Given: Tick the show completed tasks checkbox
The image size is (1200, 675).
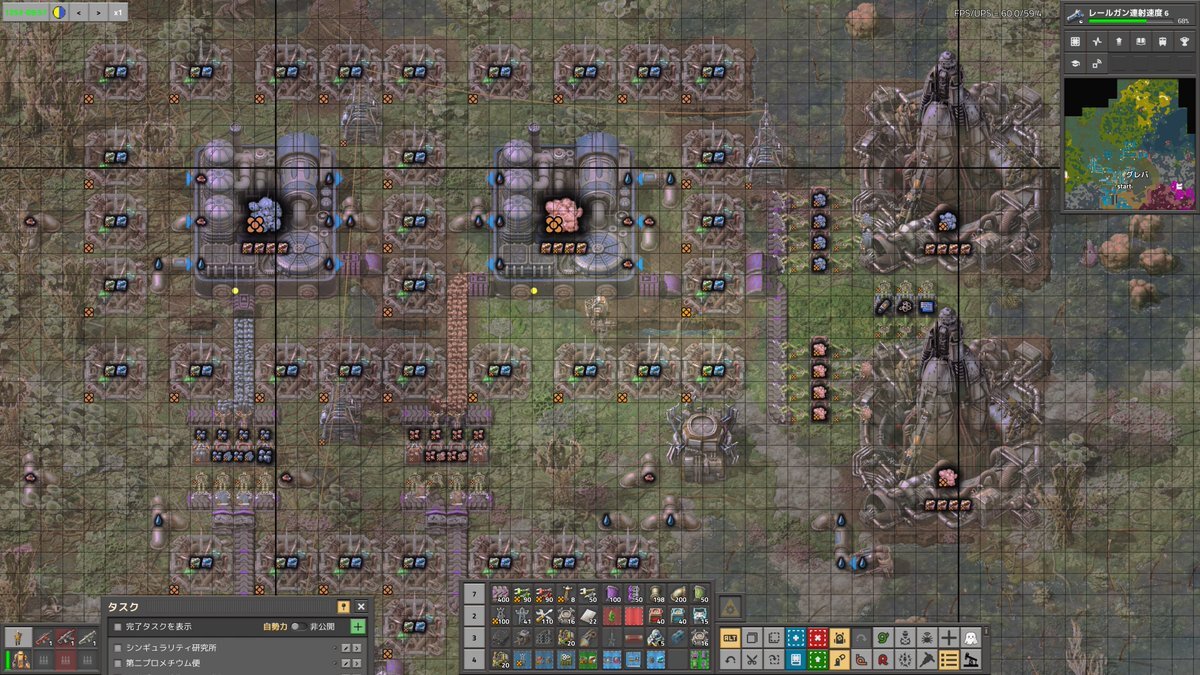Looking at the screenshot, I should 117,627.
